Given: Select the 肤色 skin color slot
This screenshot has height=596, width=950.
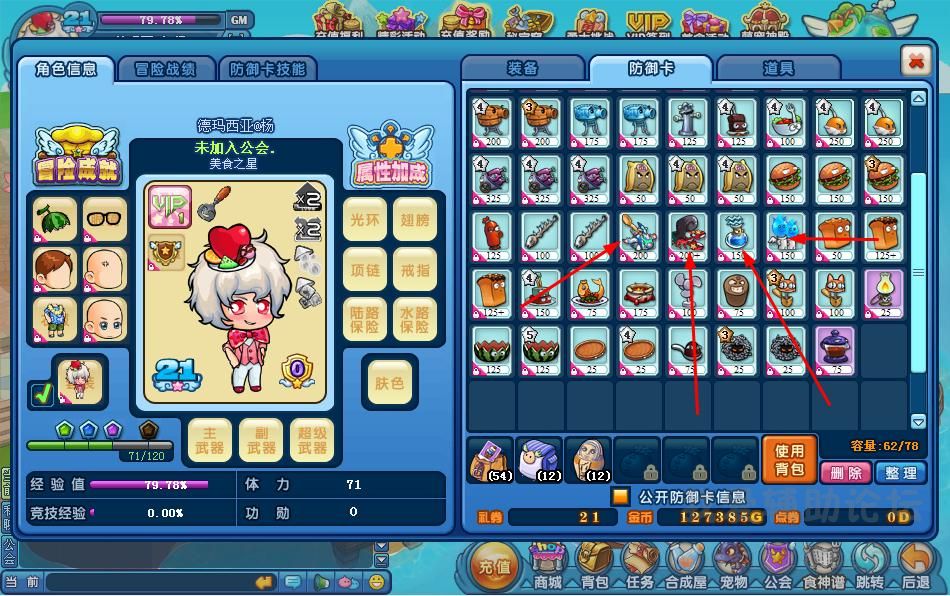Looking at the screenshot, I should [x=390, y=383].
